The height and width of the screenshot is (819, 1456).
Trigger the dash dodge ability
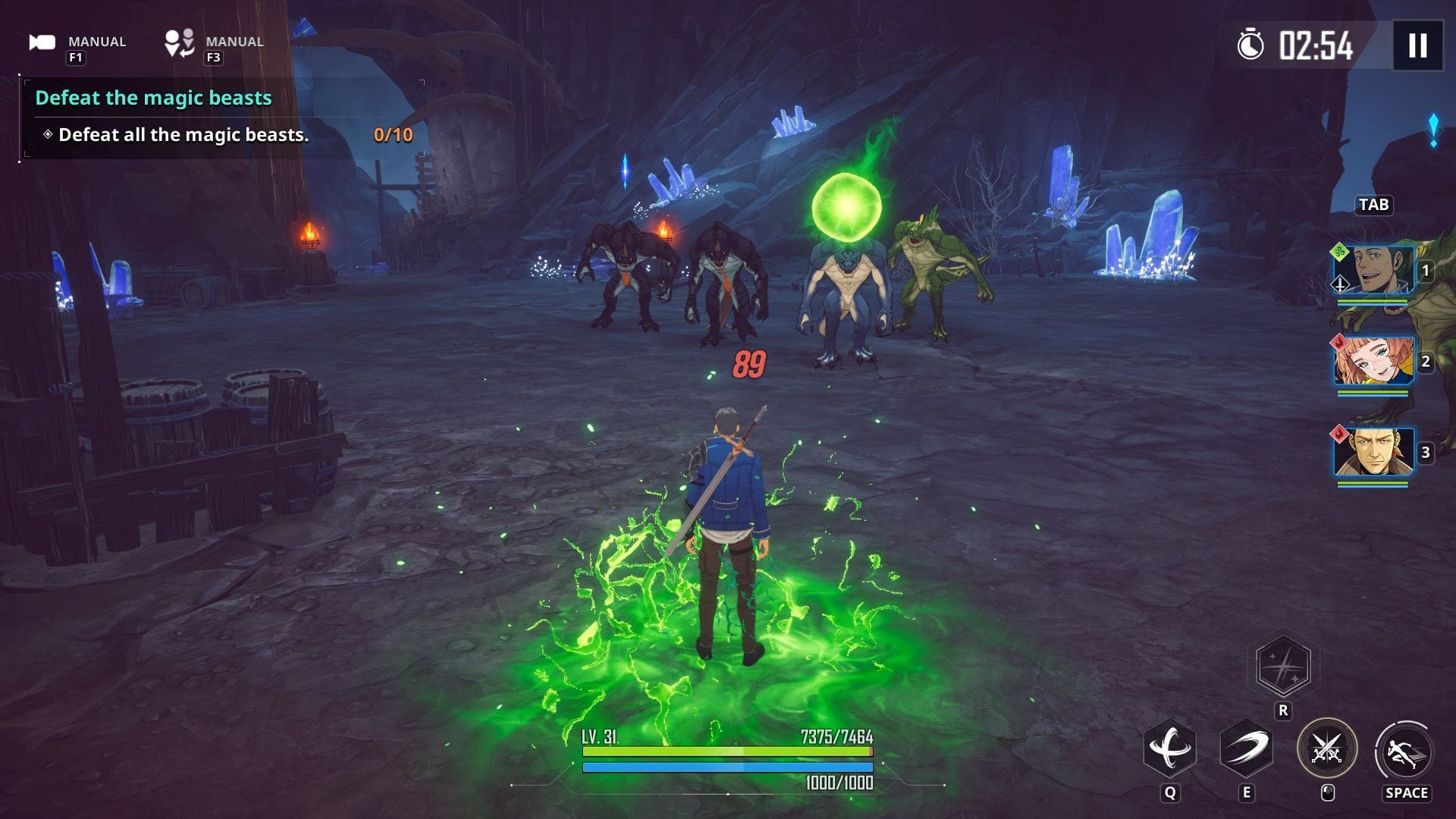click(x=1404, y=751)
